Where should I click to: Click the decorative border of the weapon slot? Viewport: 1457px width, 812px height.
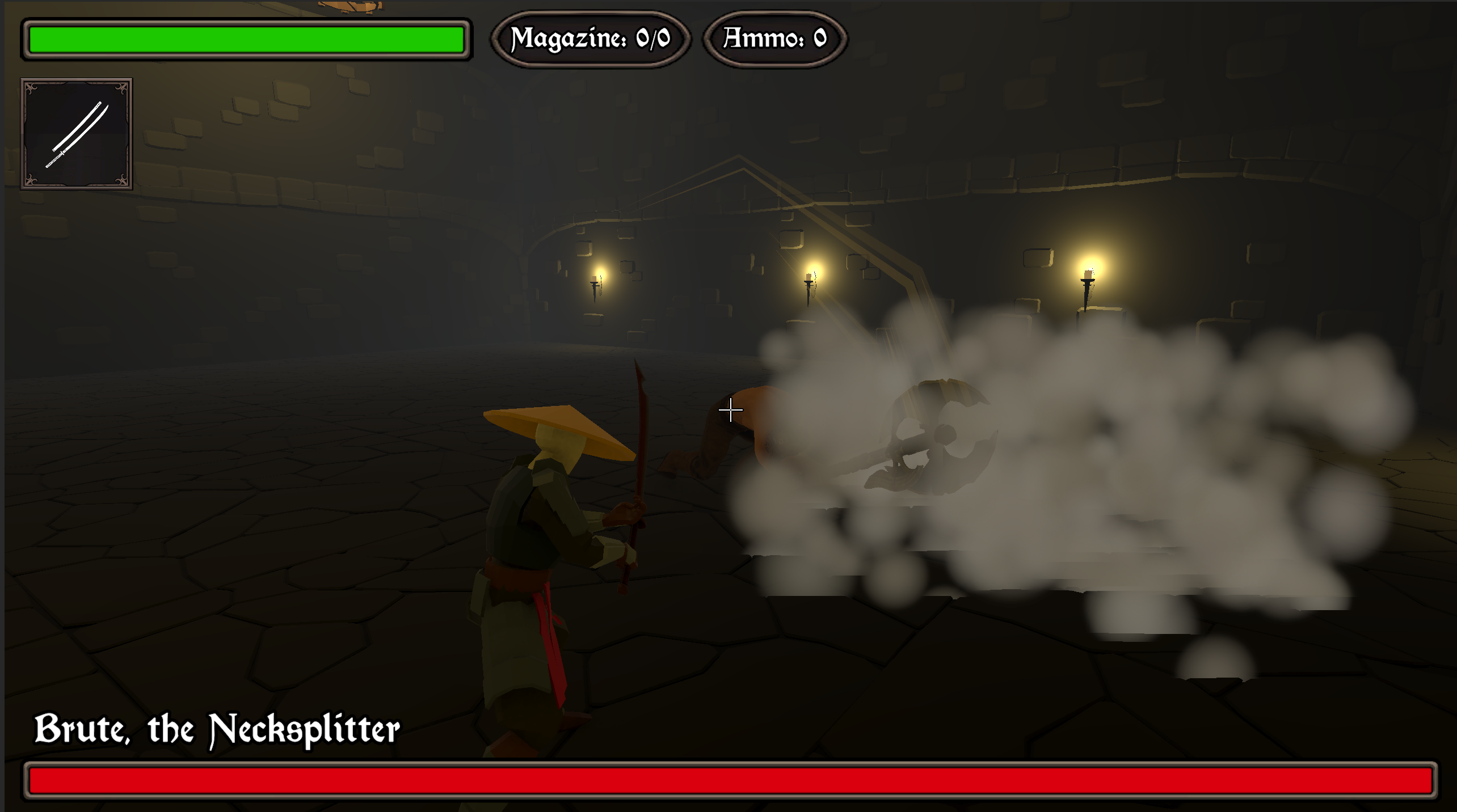coord(77,82)
